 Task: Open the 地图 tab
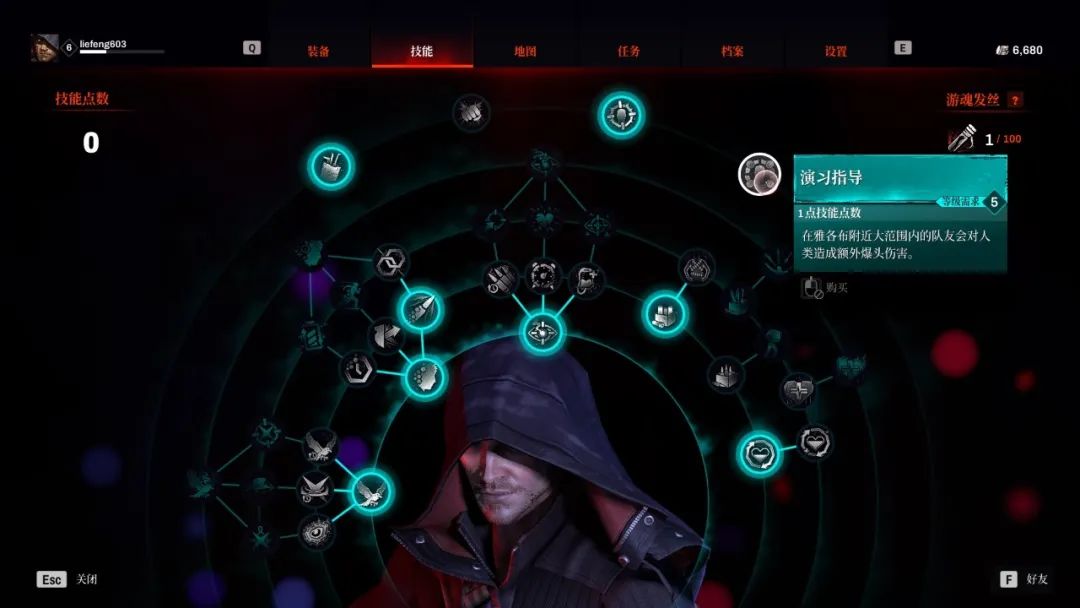pyautogui.click(x=525, y=51)
